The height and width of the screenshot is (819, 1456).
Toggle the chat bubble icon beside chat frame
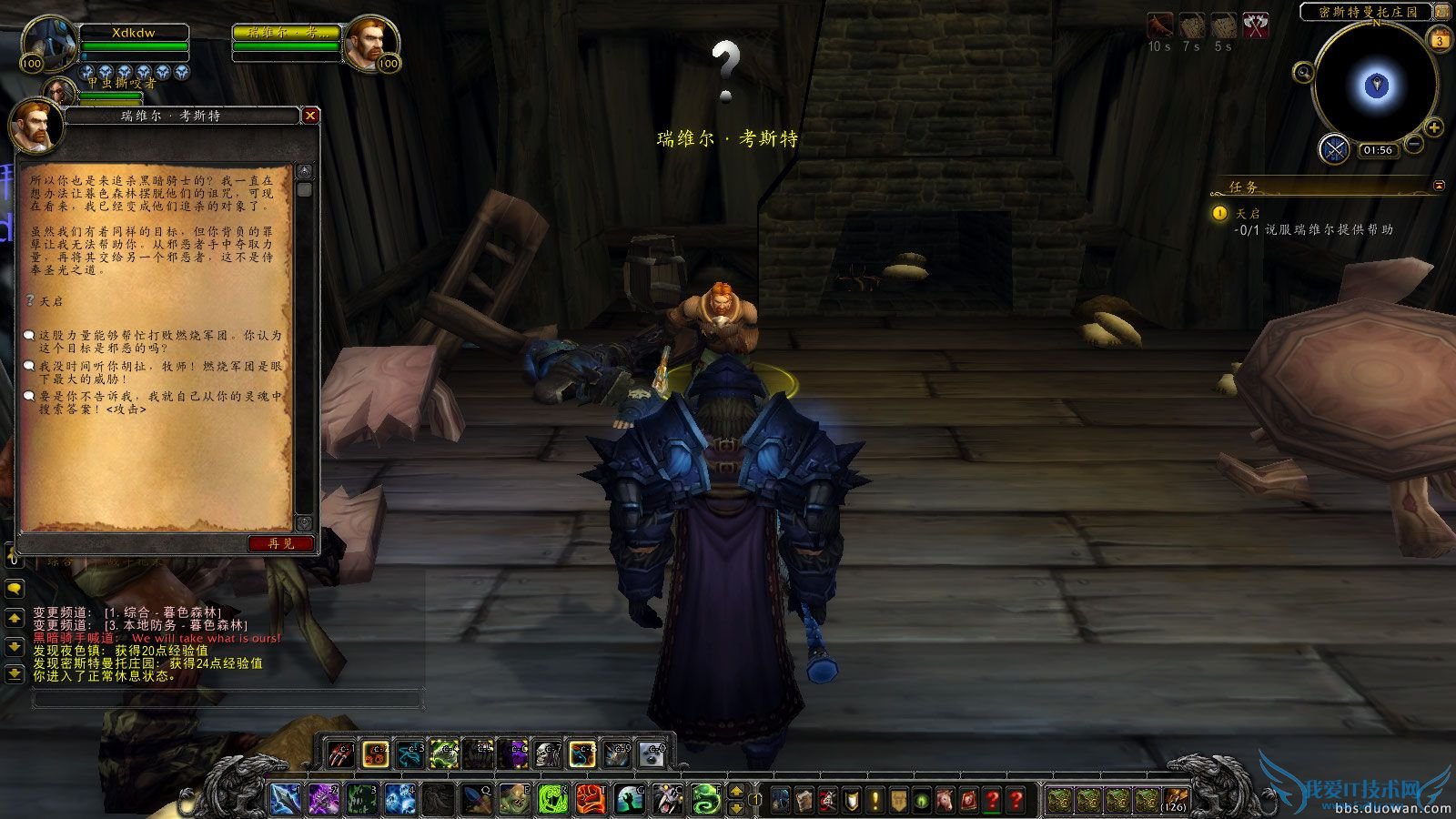14,587
